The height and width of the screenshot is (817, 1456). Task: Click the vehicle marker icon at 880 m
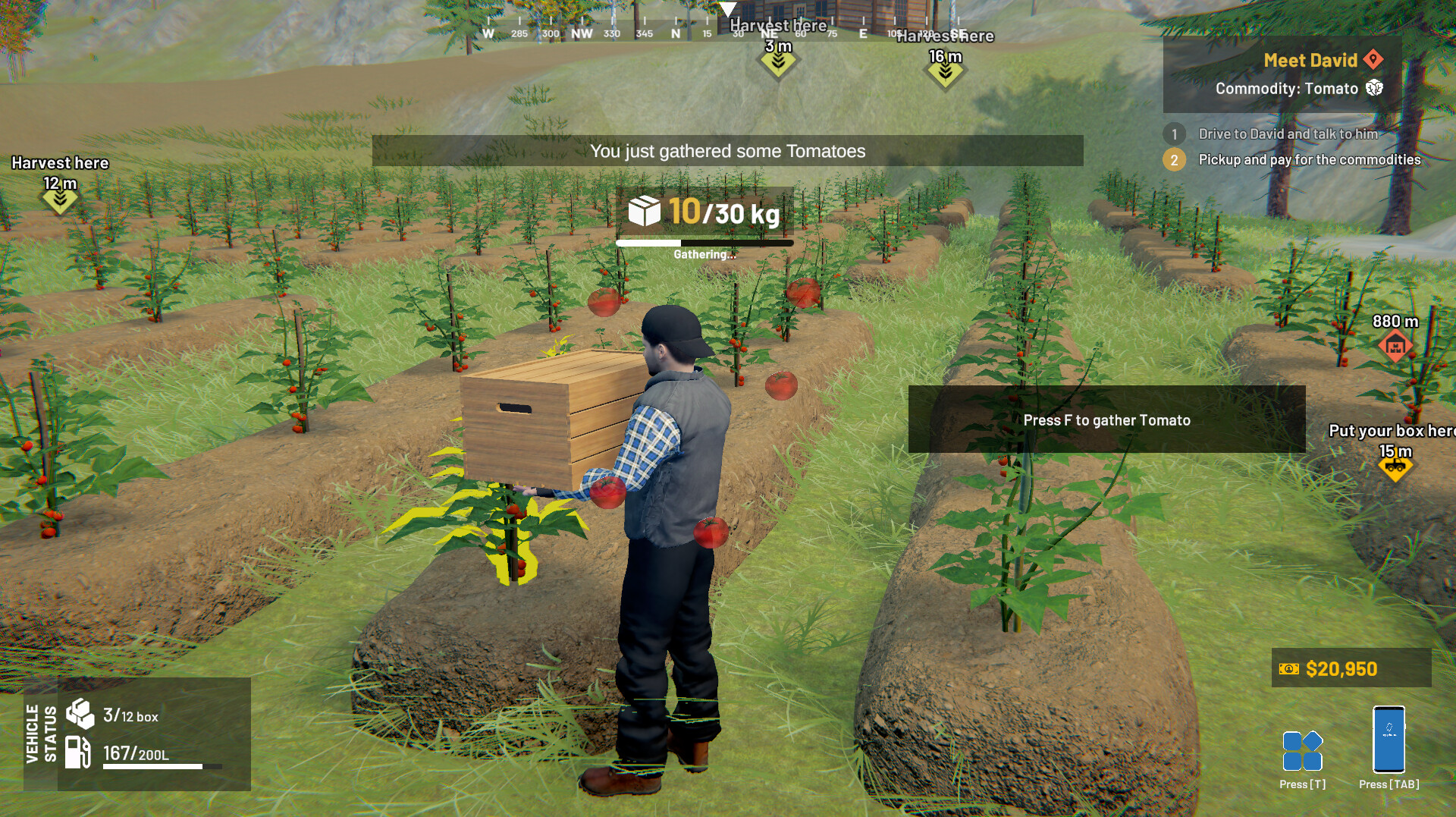pyautogui.click(x=1394, y=345)
